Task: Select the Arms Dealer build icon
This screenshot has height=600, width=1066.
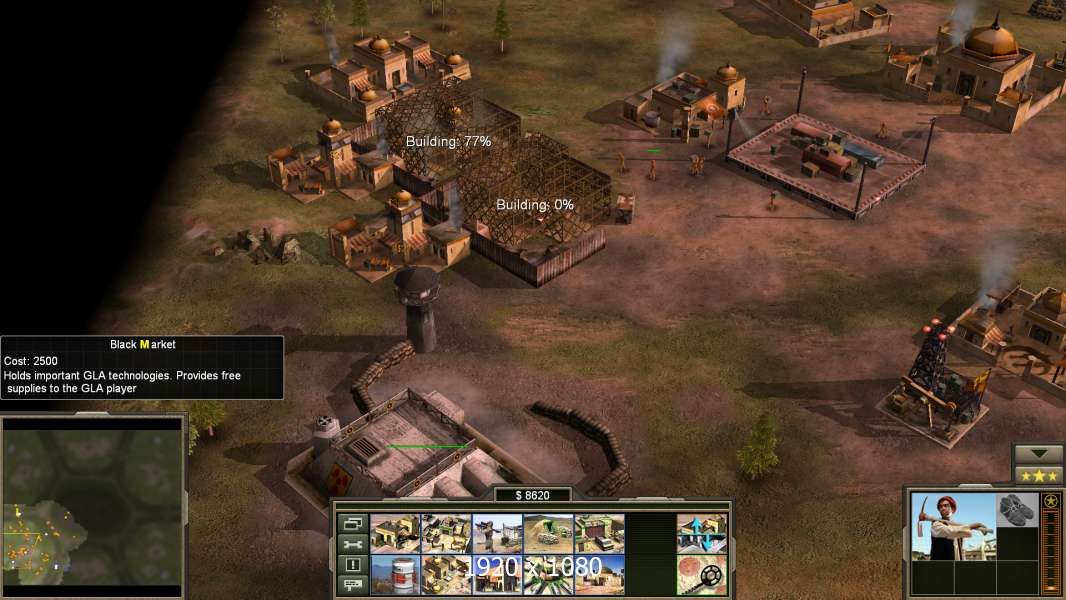Action: (x=599, y=534)
